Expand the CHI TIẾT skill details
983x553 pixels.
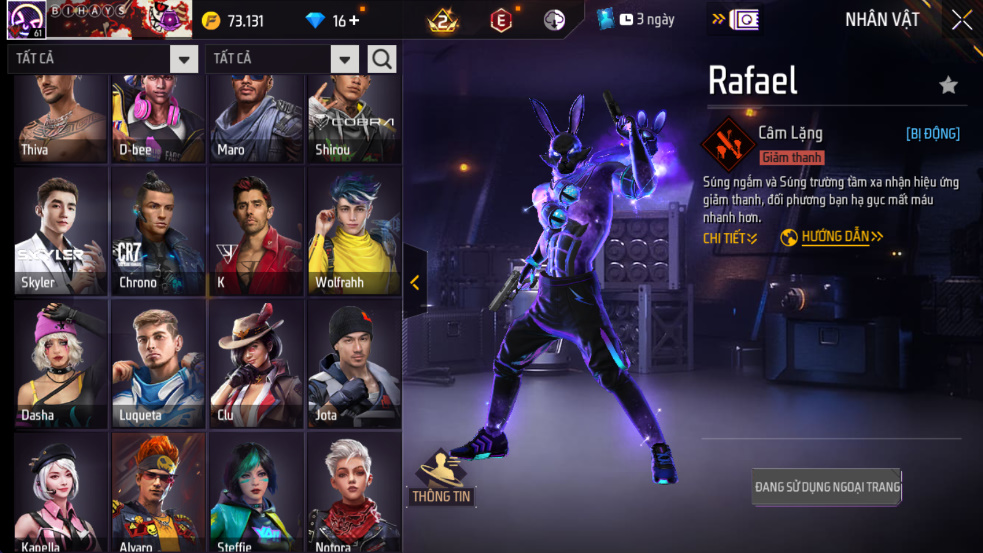click(730, 238)
